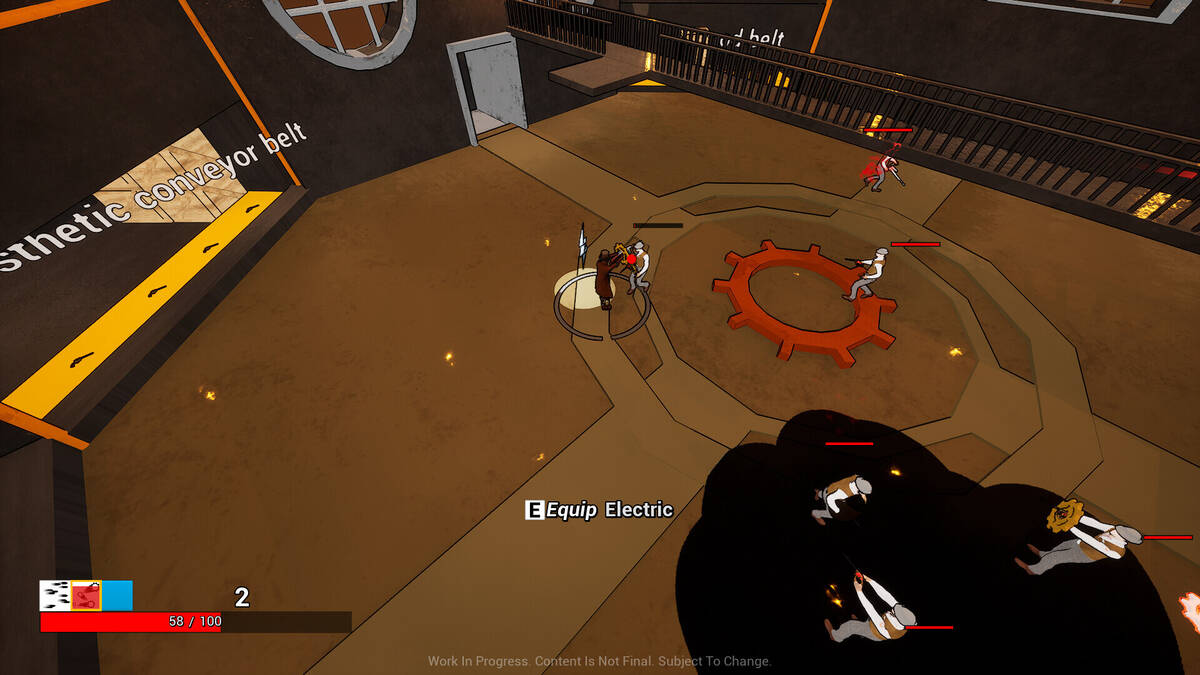Viewport: 1200px width, 675px height.
Task: Switch to the plain blue weapon slot
Action: point(117,596)
